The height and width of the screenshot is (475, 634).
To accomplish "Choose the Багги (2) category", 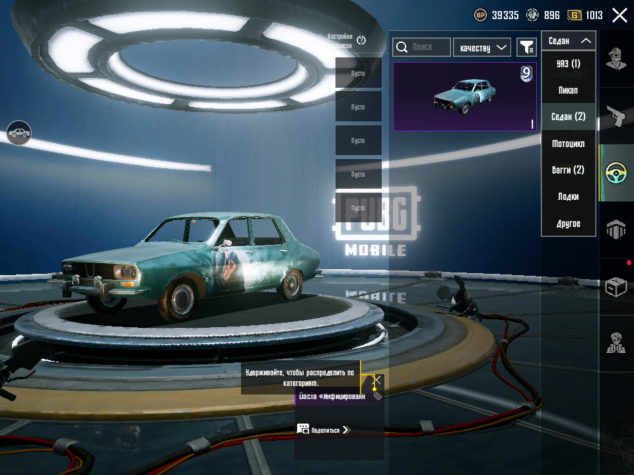I will tap(568, 170).
